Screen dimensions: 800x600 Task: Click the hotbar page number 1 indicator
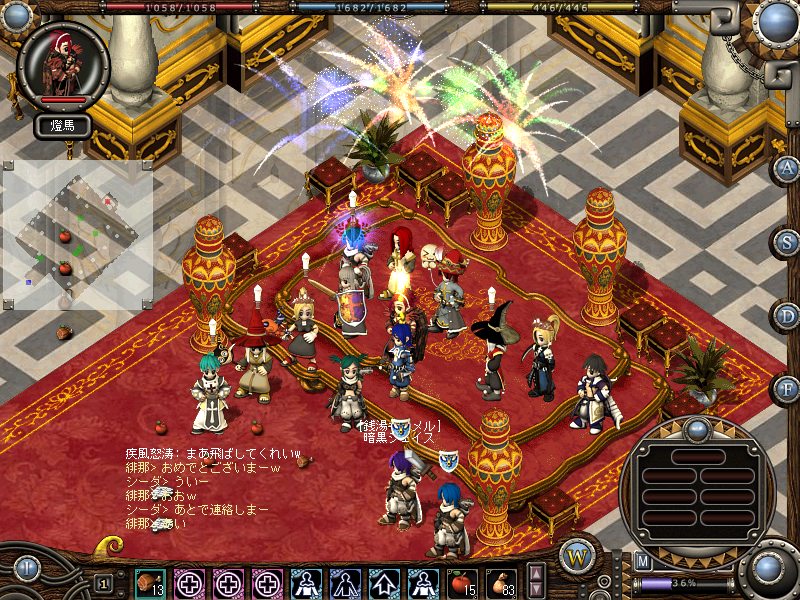click(103, 582)
